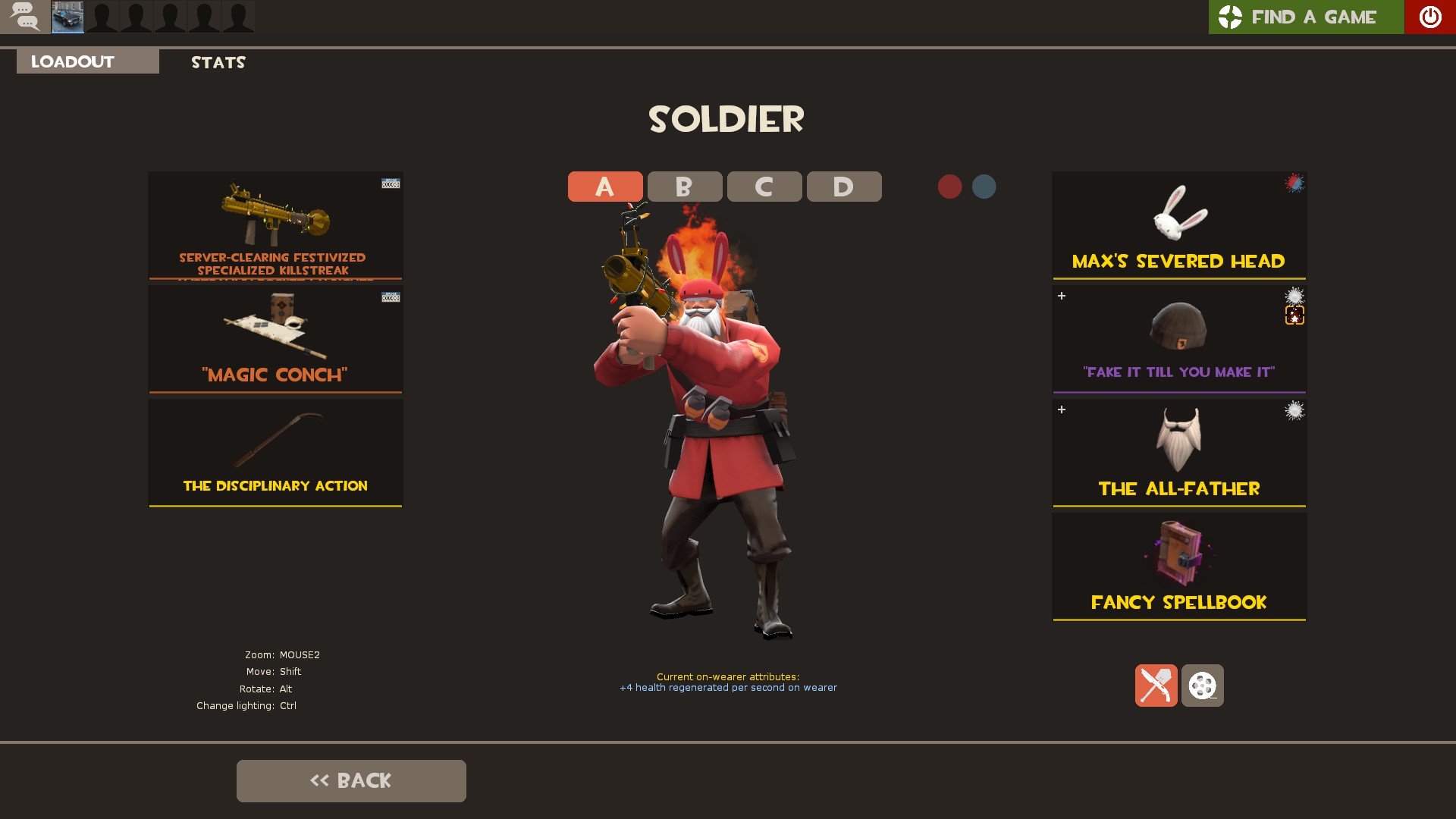Click Find a Game
Image resolution: width=1456 pixels, height=819 pixels.
(x=1306, y=17)
